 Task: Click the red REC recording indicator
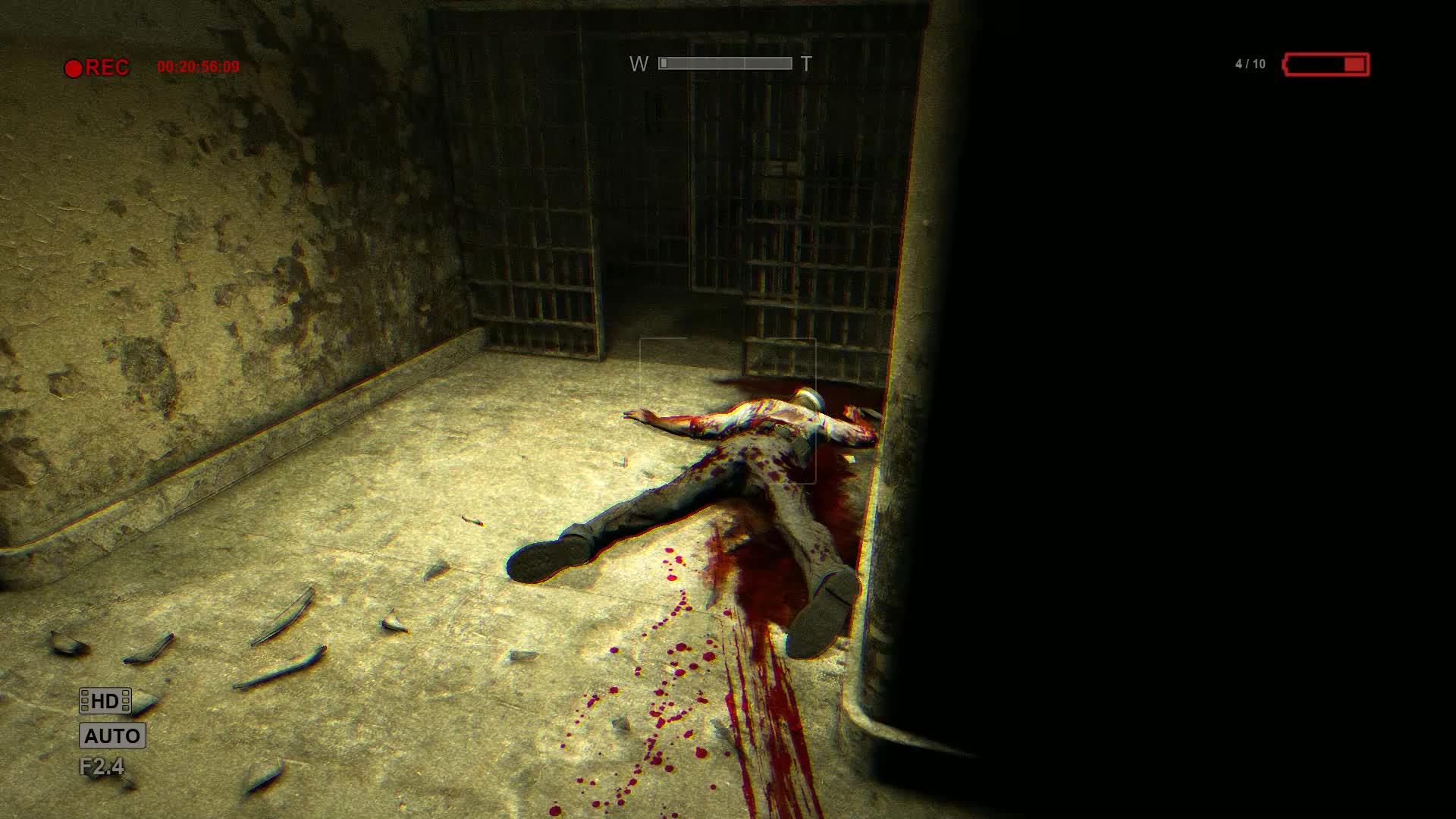click(97, 68)
